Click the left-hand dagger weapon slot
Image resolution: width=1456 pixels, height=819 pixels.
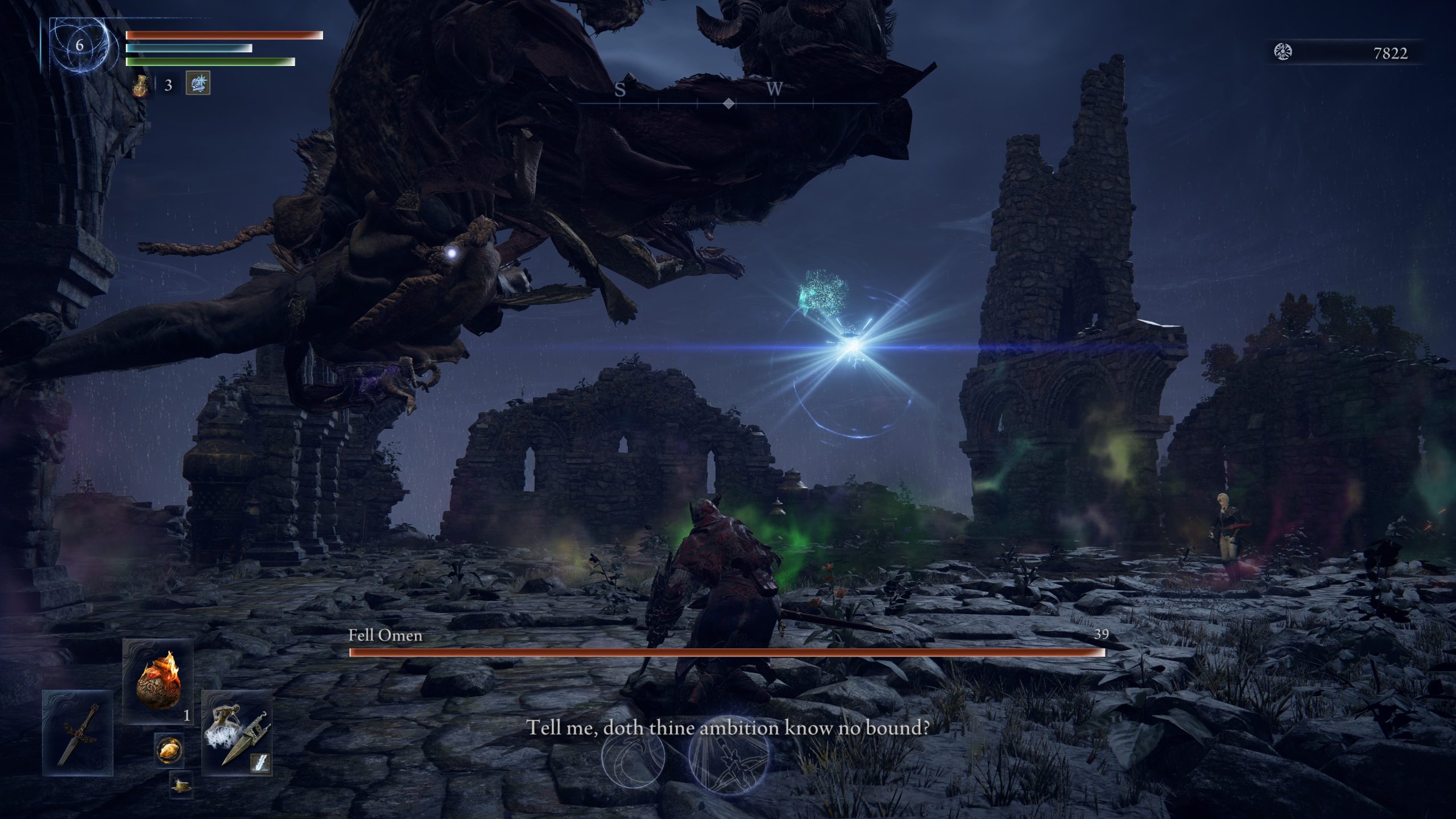[x=78, y=733]
